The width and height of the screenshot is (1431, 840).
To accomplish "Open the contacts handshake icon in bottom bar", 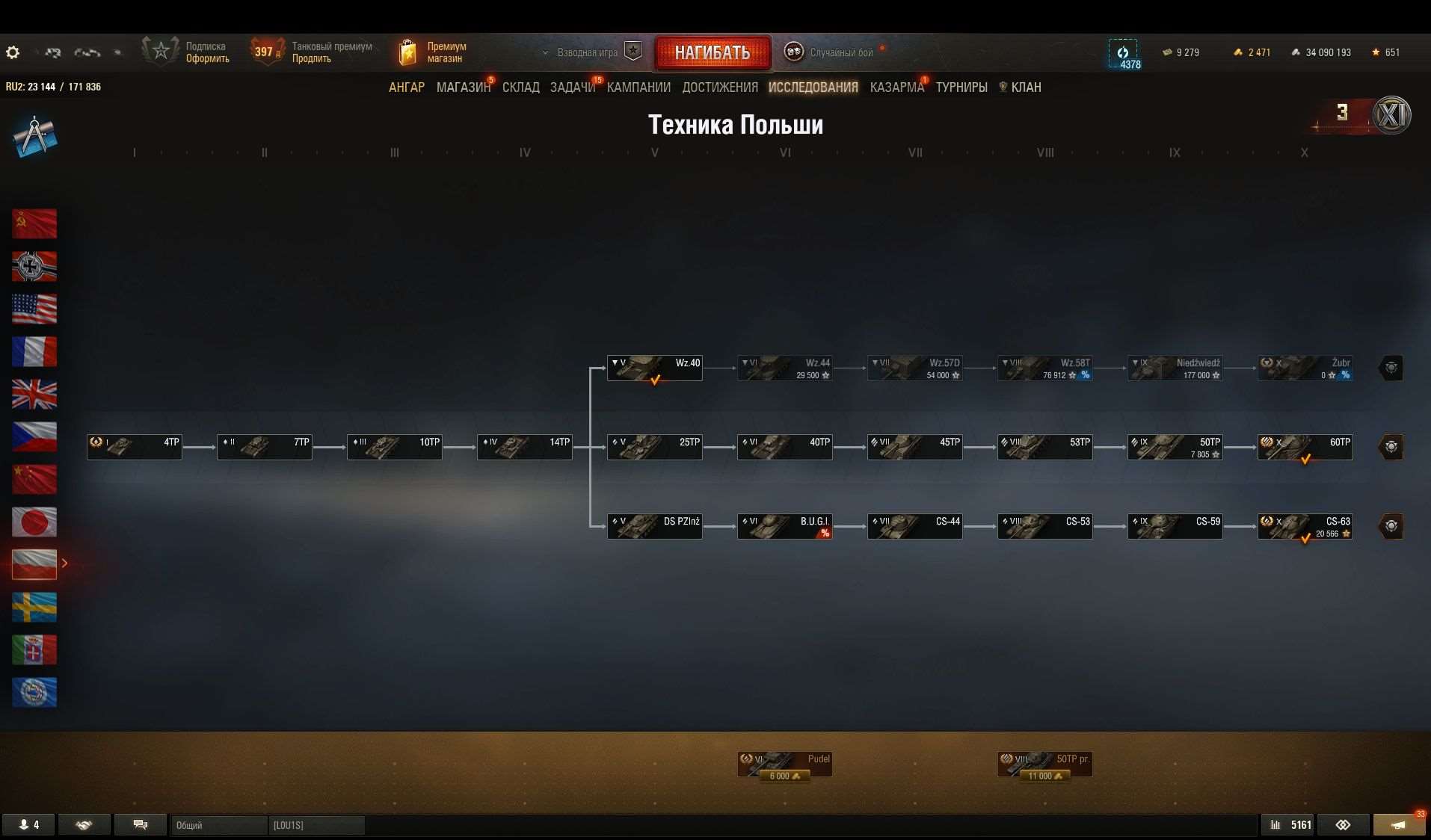I will coord(84,824).
